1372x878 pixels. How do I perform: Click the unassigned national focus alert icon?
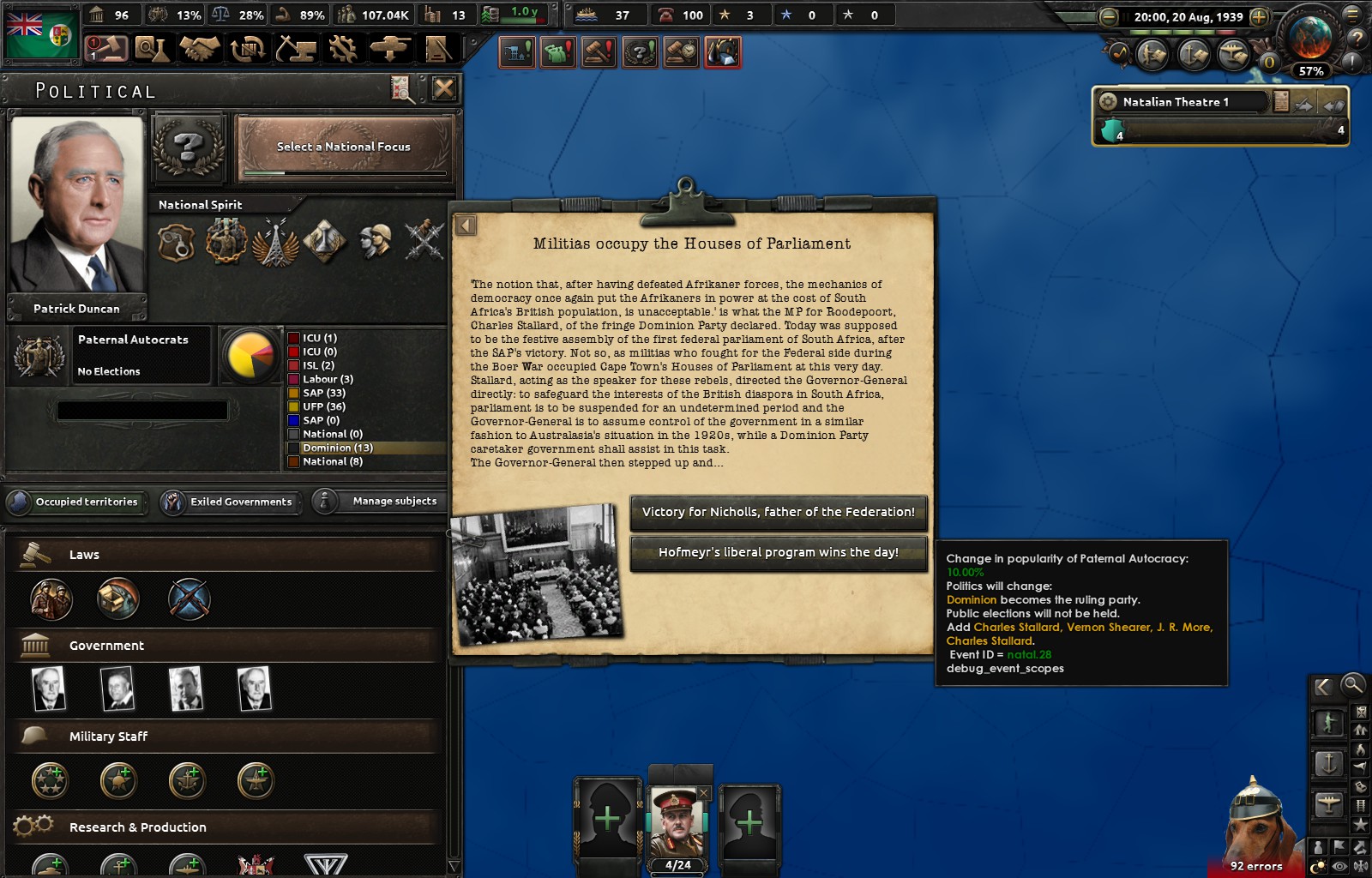tap(641, 53)
